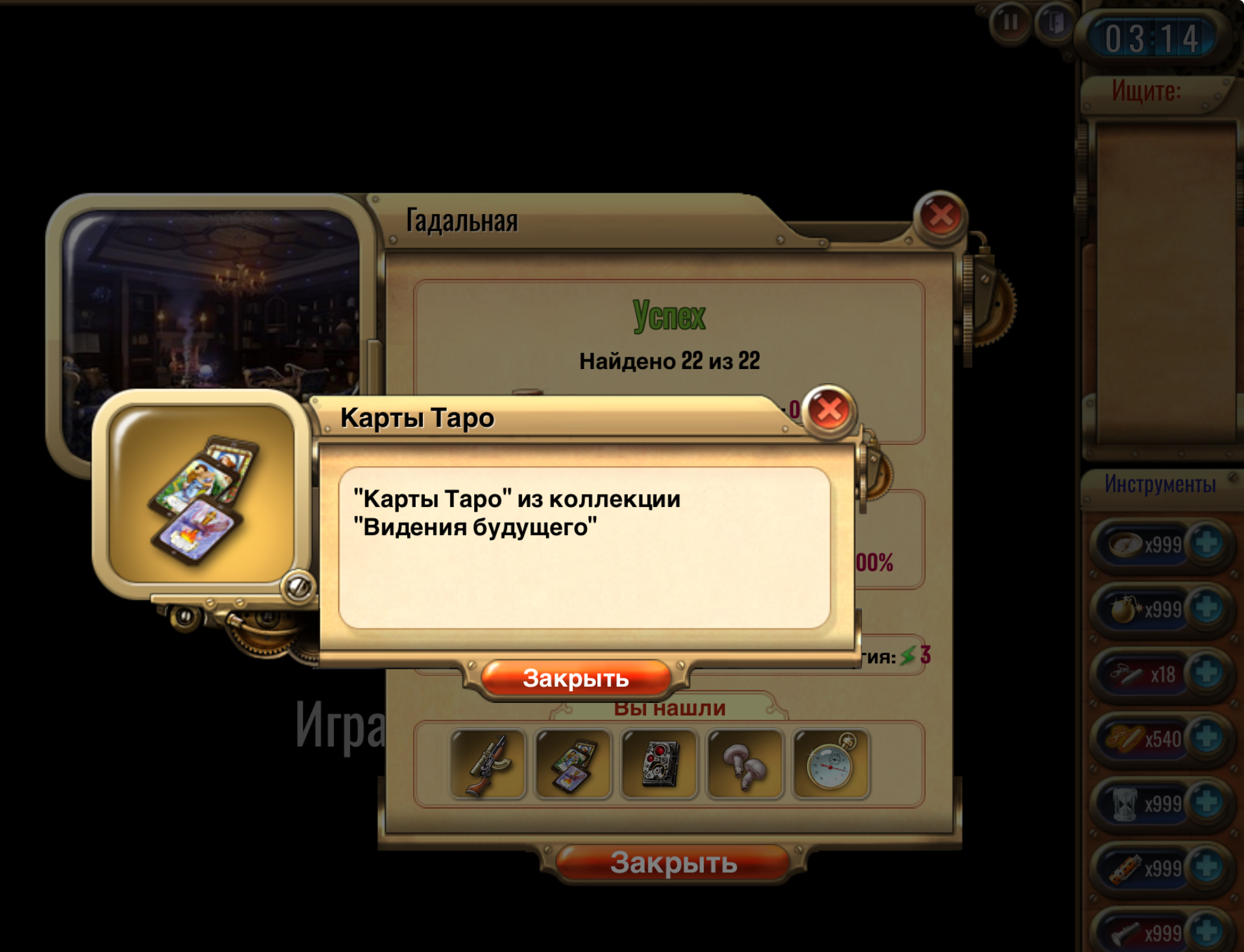
Task: Add more of the x18 tool with plus
Action: pos(1207,673)
